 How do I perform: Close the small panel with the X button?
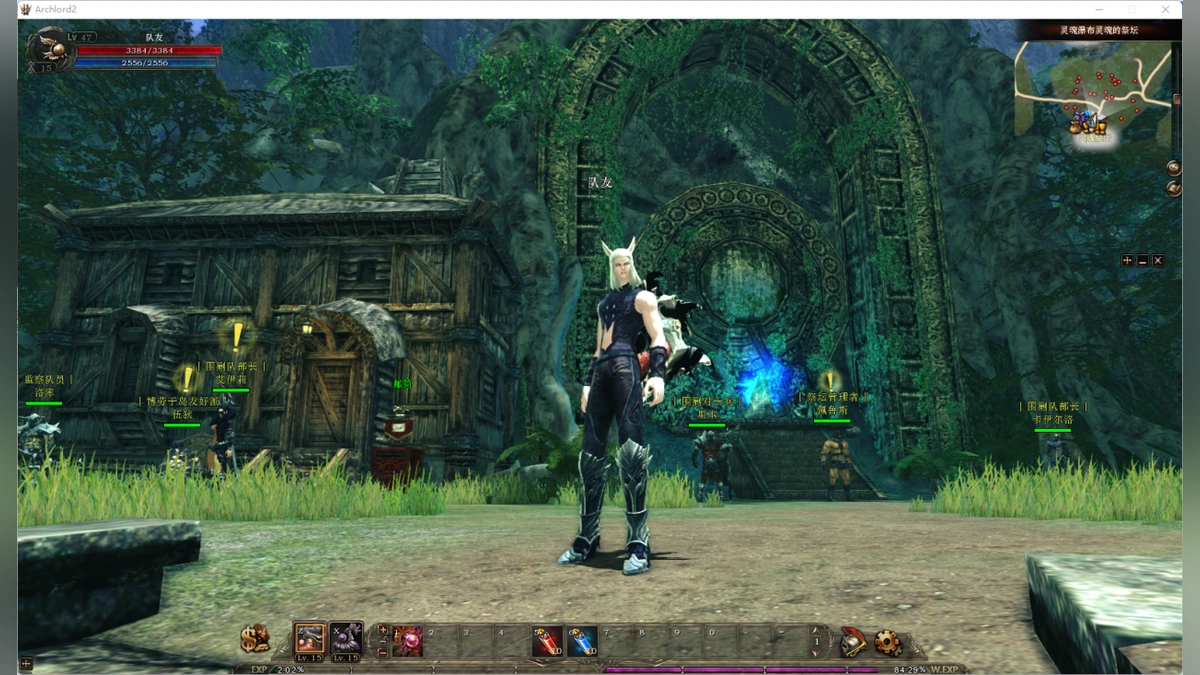coord(1158,260)
